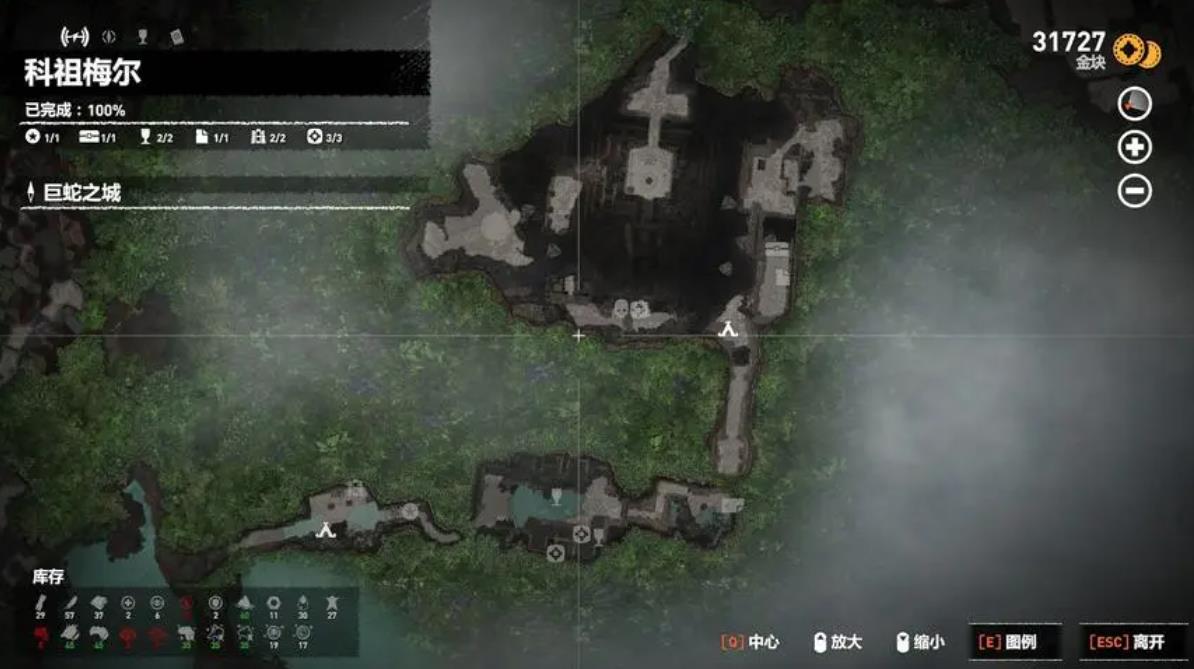Click the round map-view button with red marker

click(1134, 103)
